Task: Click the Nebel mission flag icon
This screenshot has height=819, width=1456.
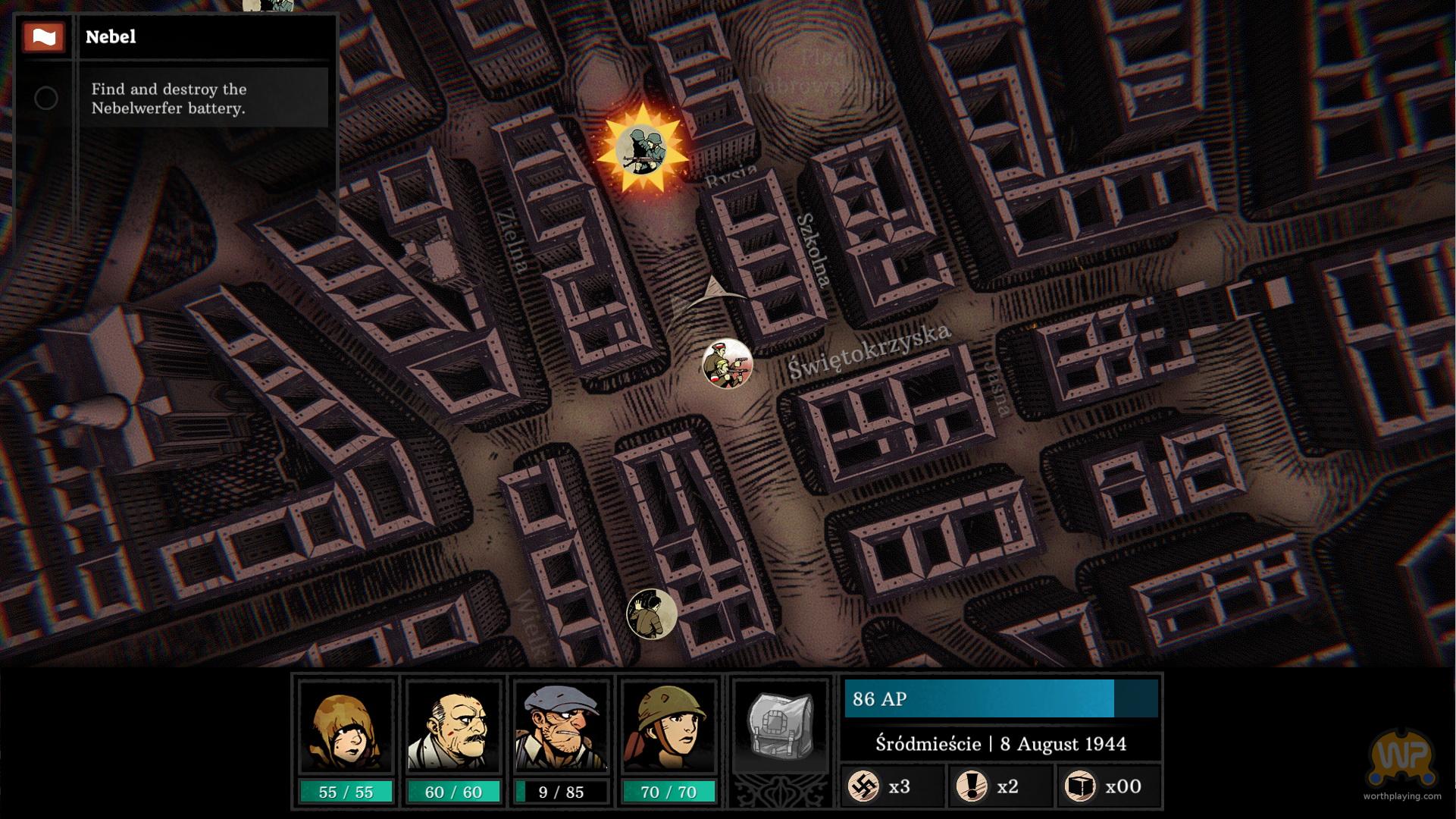Action: [x=43, y=36]
